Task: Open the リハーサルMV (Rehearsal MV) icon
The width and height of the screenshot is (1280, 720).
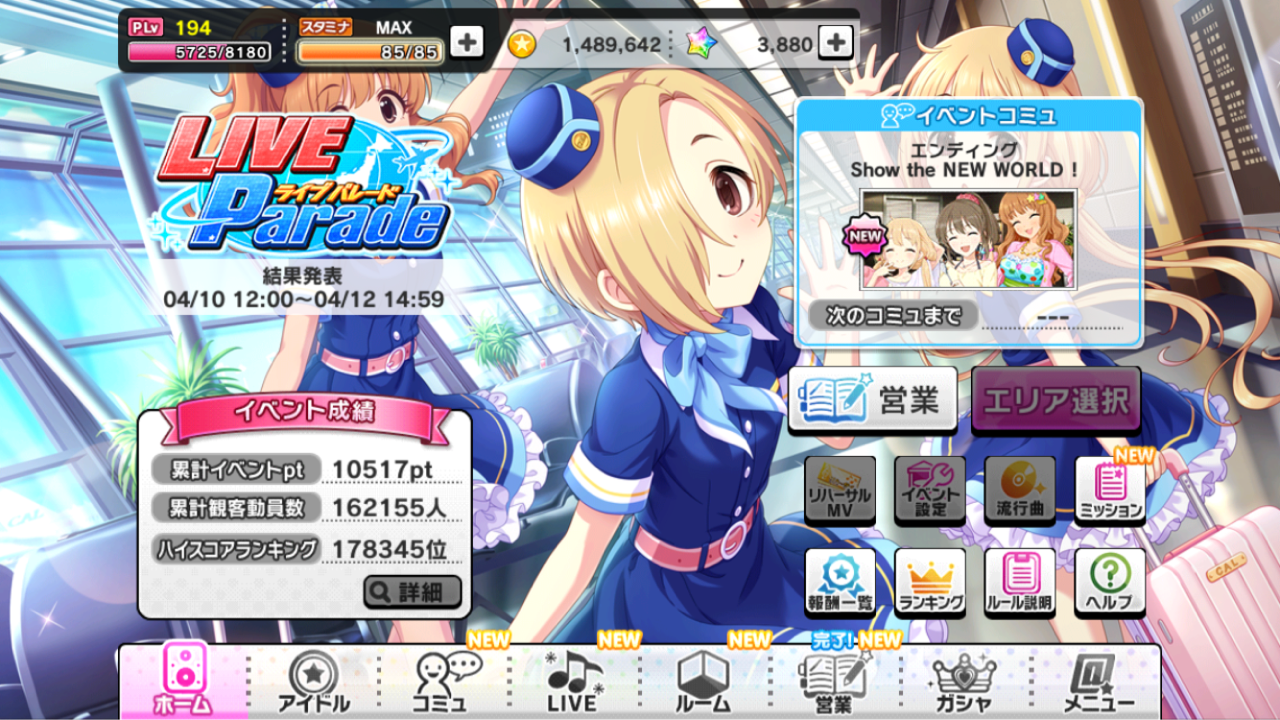Action: [x=840, y=491]
